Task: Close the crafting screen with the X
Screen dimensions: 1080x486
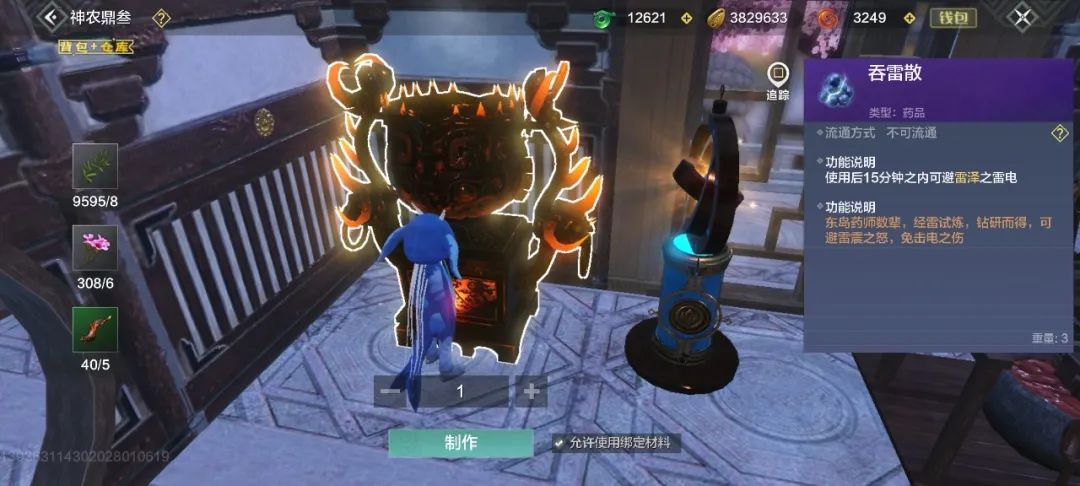Action: point(1021,17)
